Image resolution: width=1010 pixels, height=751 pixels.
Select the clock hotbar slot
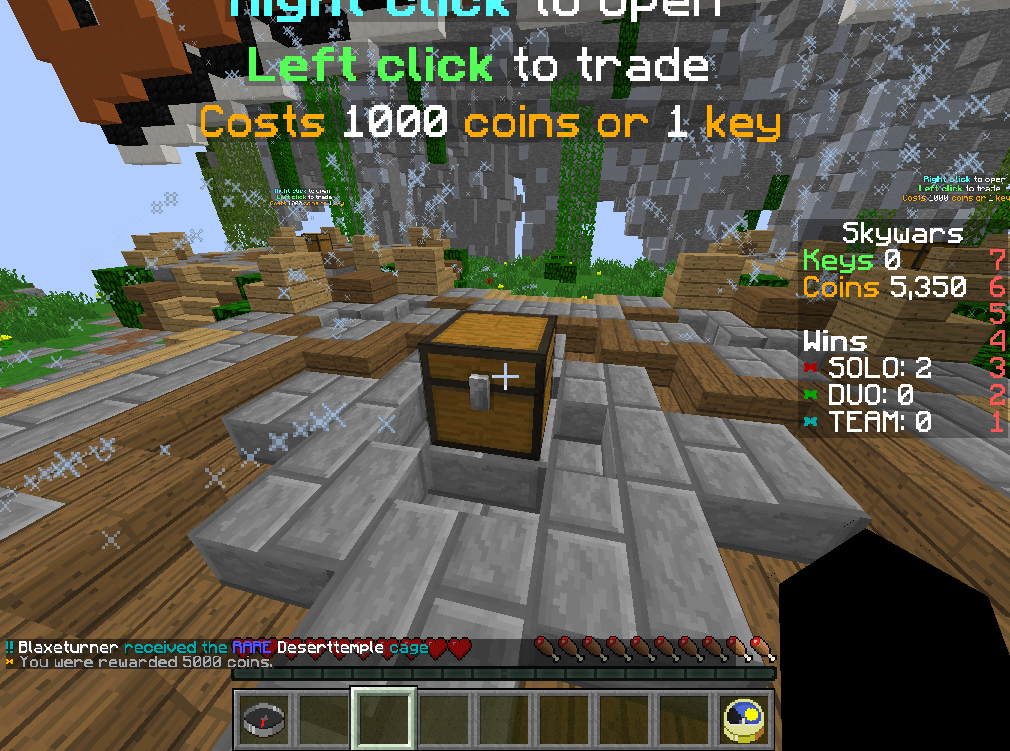(x=744, y=717)
